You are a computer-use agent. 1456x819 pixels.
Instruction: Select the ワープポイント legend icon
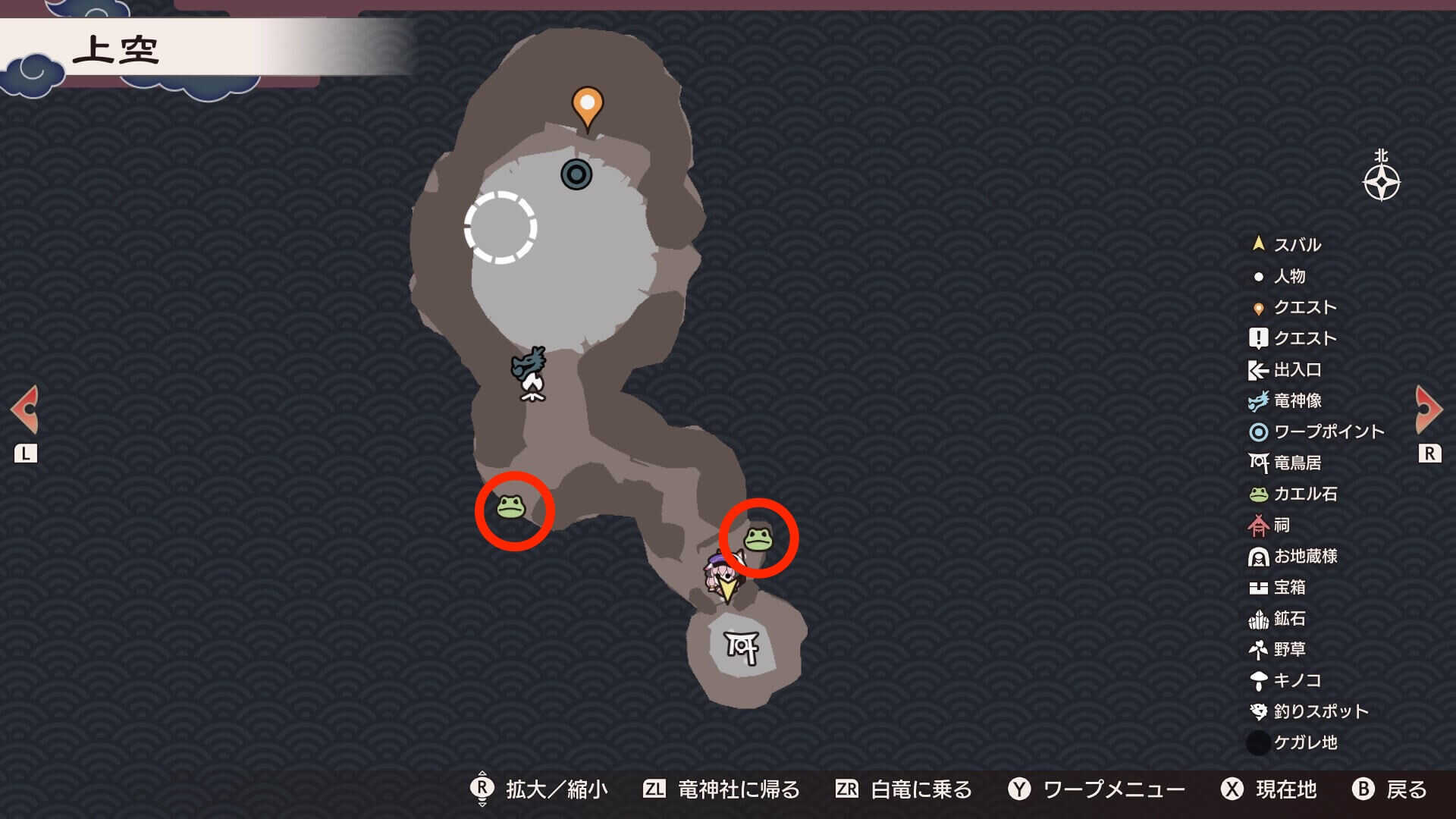(1259, 432)
